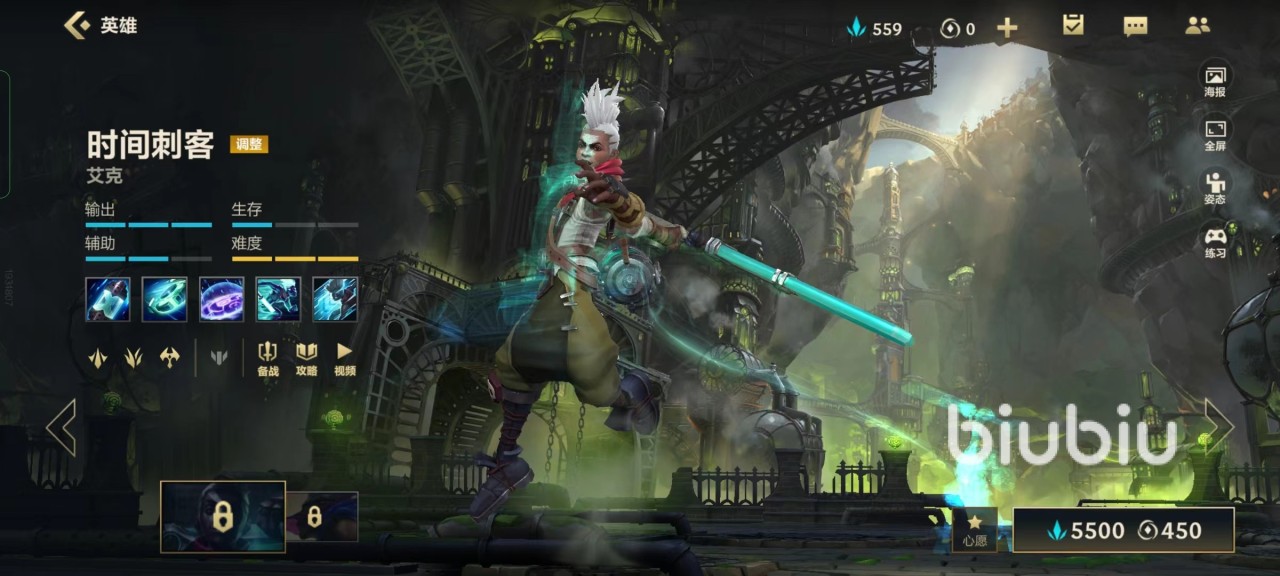
Task: Select the hourglass passive ability icon
Action: [x=108, y=299]
